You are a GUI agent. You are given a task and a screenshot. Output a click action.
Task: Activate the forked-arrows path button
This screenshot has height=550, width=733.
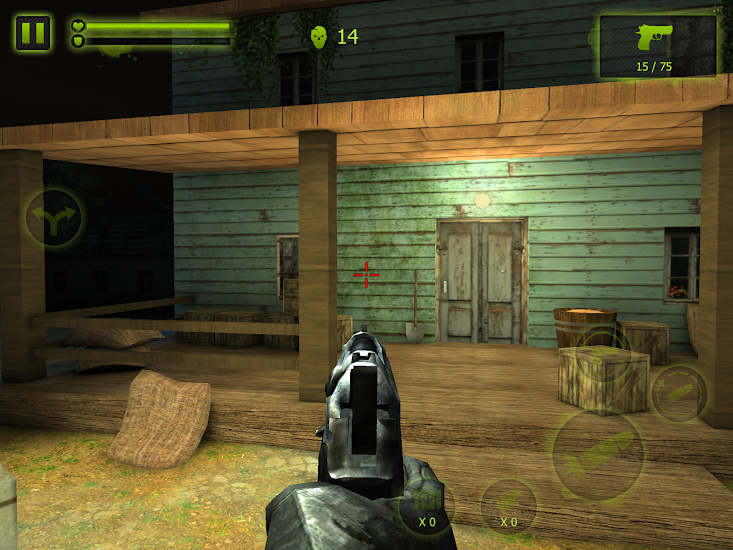click(x=54, y=218)
